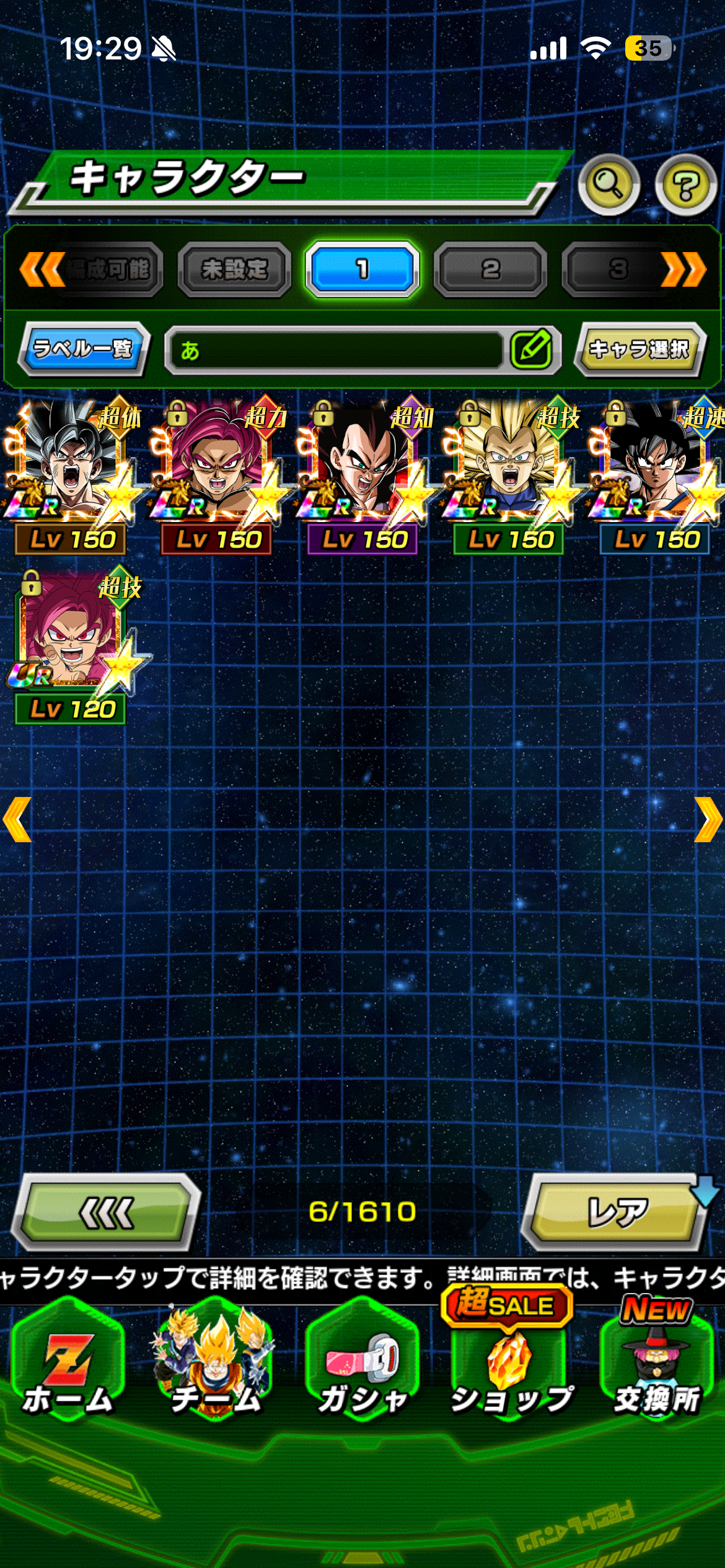
Task: Open the レア sort button
Action: tap(617, 1212)
